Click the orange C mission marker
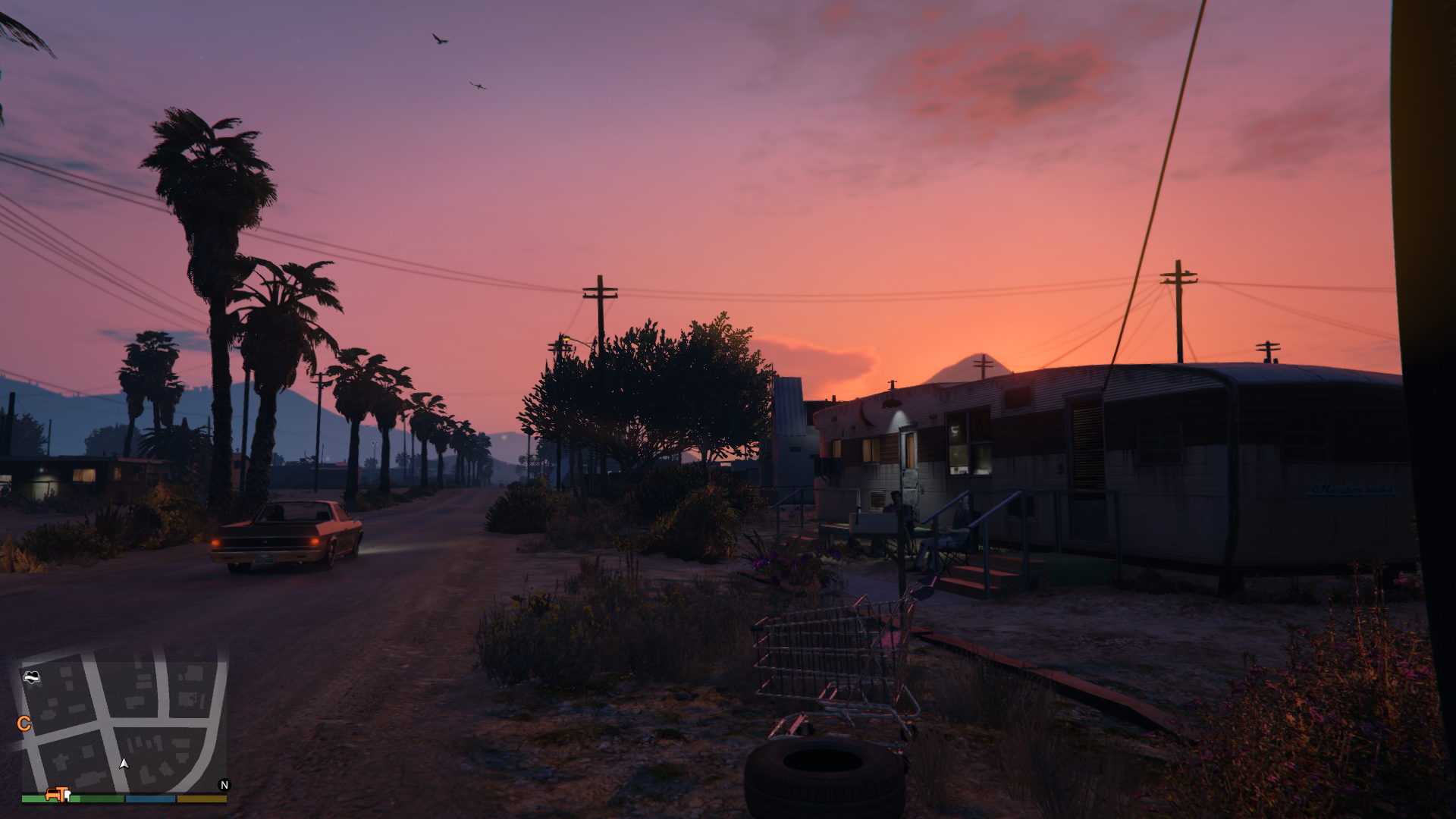The height and width of the screenshot is (819, 1456). (24, 723)
